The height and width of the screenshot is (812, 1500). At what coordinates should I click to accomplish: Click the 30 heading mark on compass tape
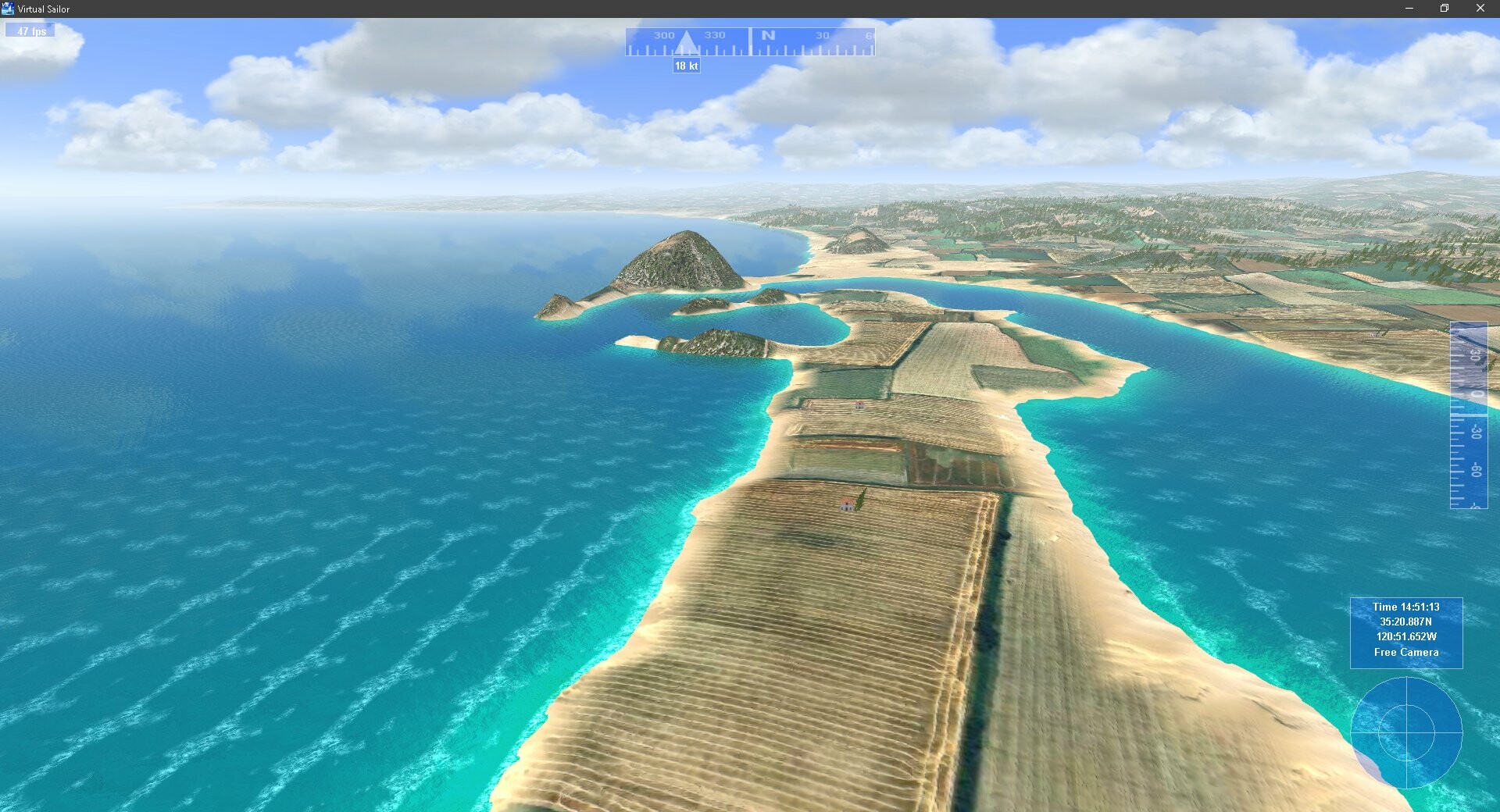click(823, 35)
